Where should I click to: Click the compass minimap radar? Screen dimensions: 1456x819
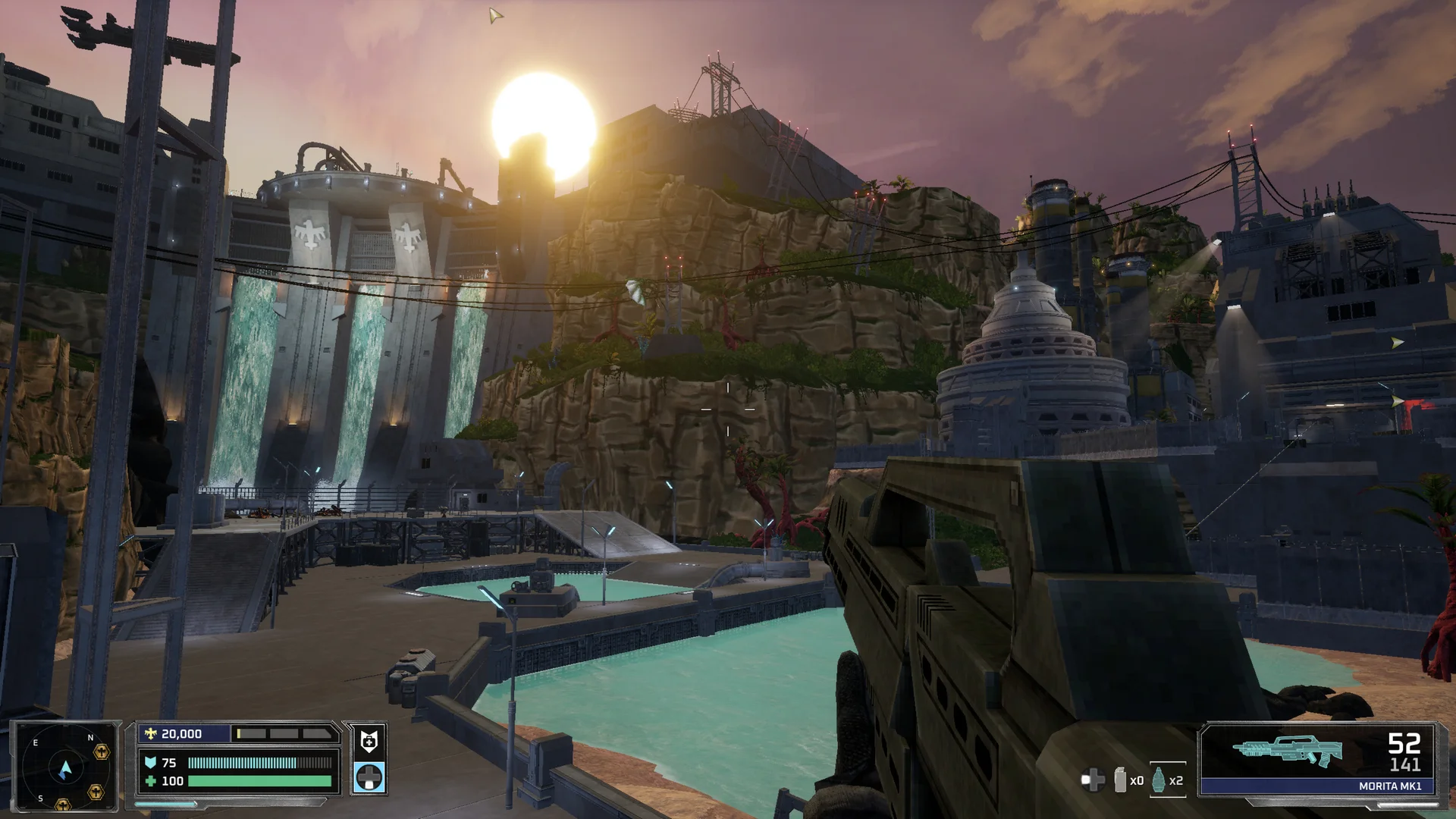pyautogui.click(x=65, y=767)
